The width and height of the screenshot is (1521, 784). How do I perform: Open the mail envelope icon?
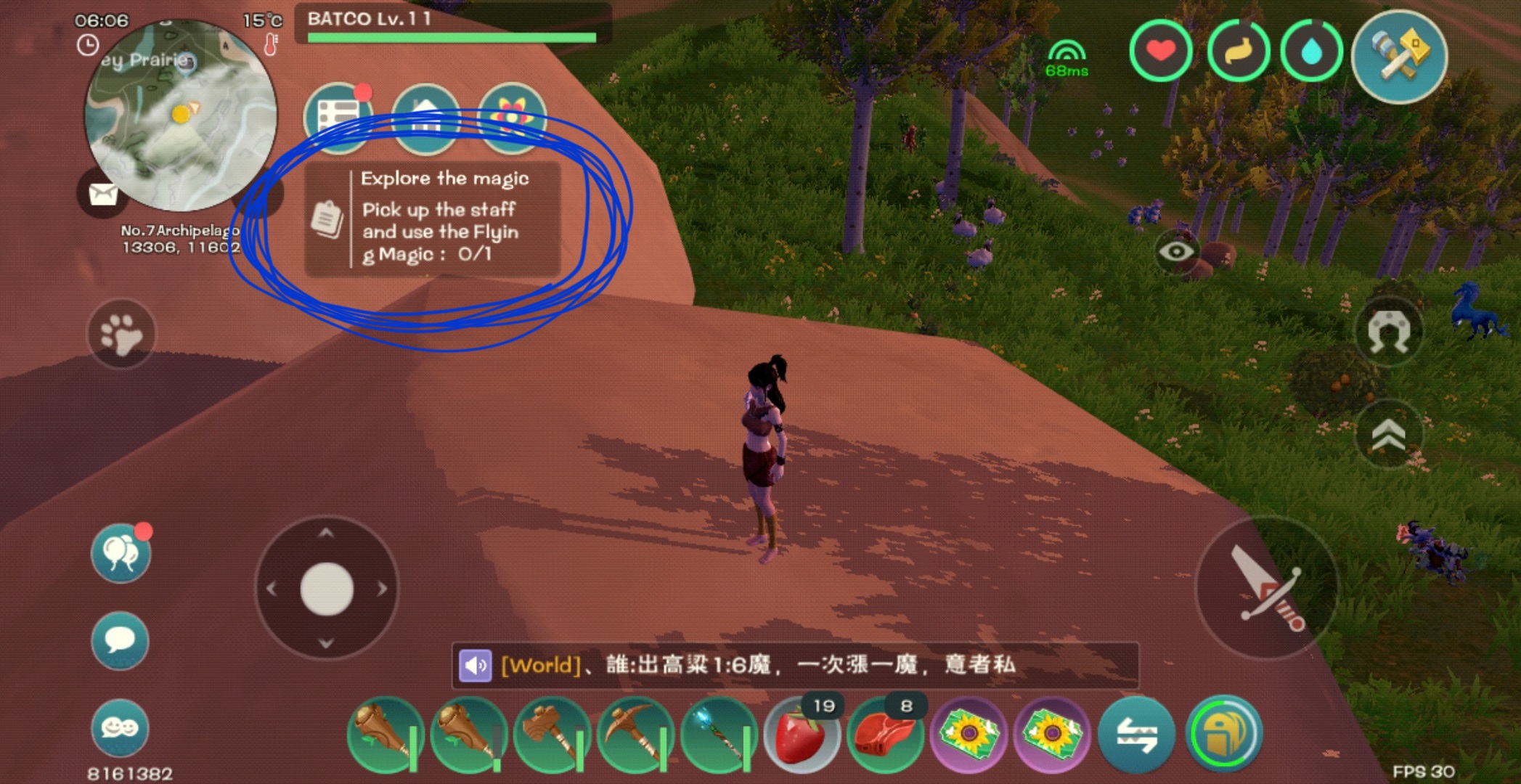(103, 194)
